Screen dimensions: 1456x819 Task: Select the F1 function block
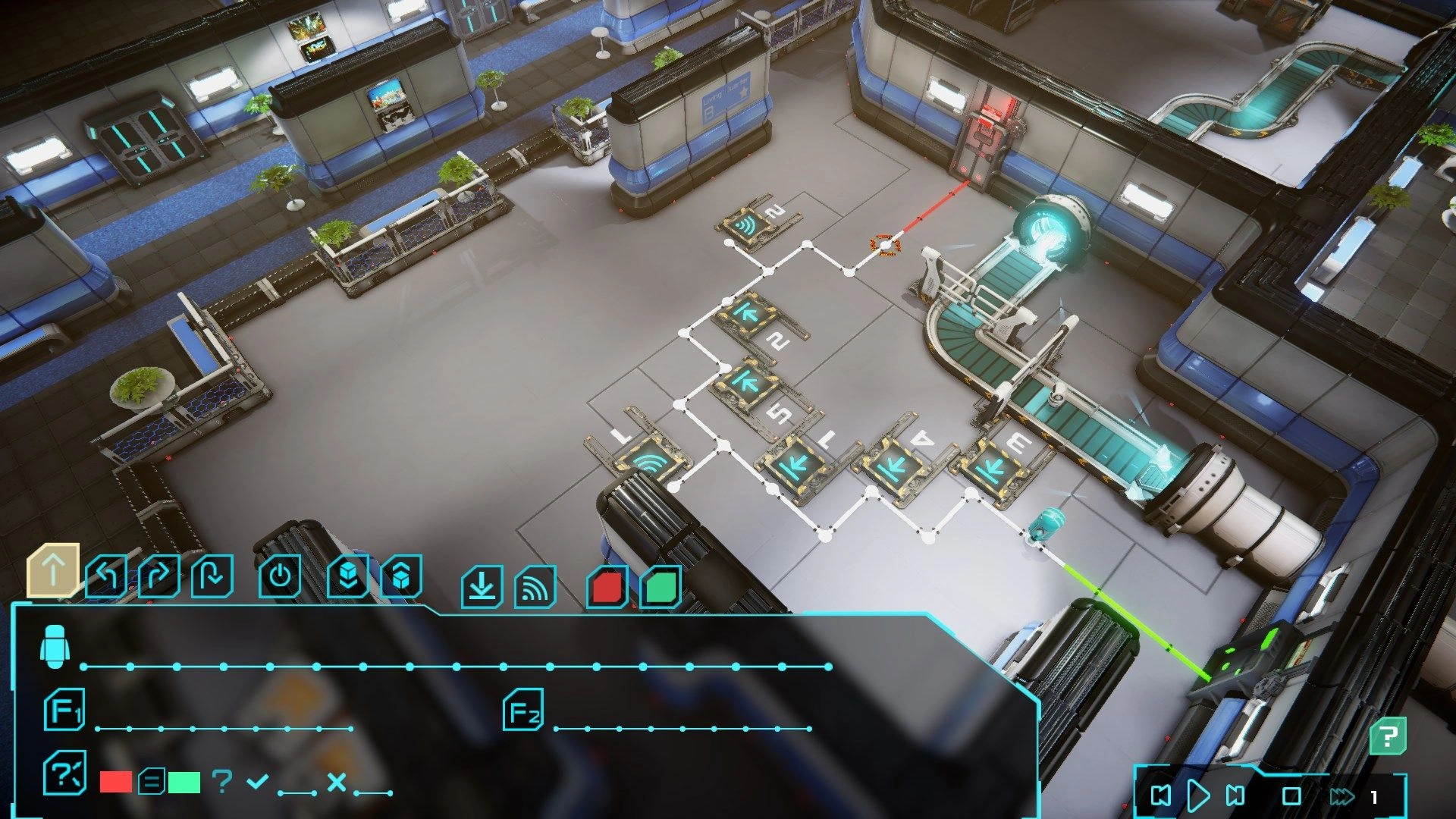[64, 711]
